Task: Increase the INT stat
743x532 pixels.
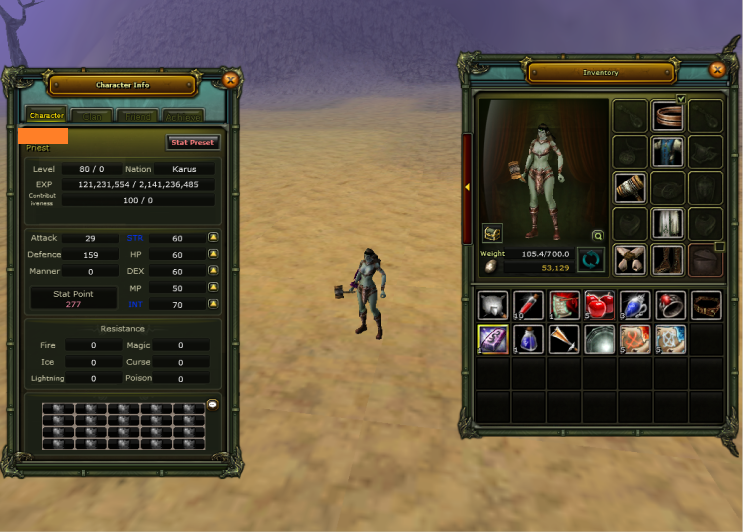Action: [213, 303]
